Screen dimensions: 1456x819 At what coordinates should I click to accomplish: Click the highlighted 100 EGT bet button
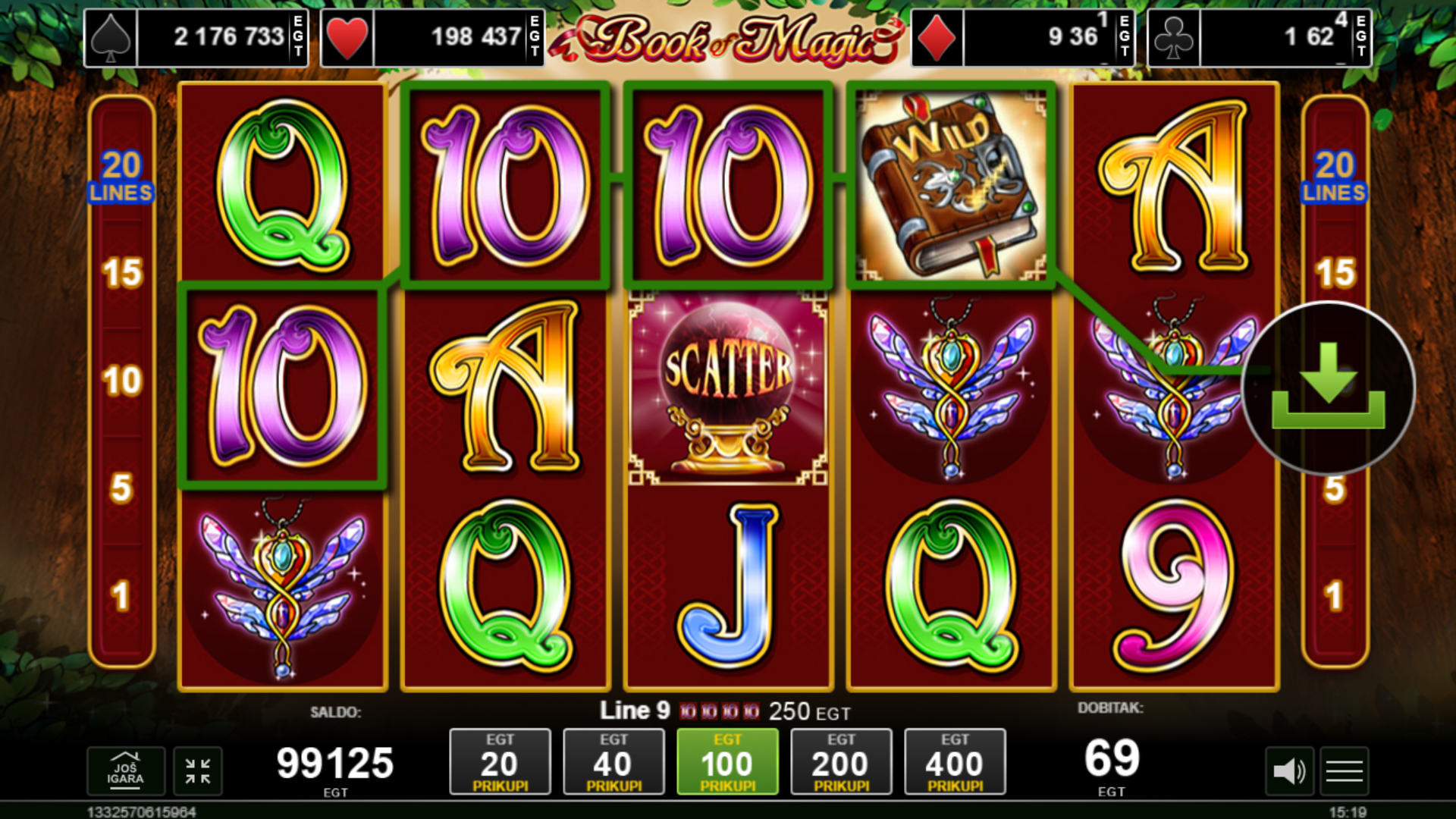[x=727, y=762]
